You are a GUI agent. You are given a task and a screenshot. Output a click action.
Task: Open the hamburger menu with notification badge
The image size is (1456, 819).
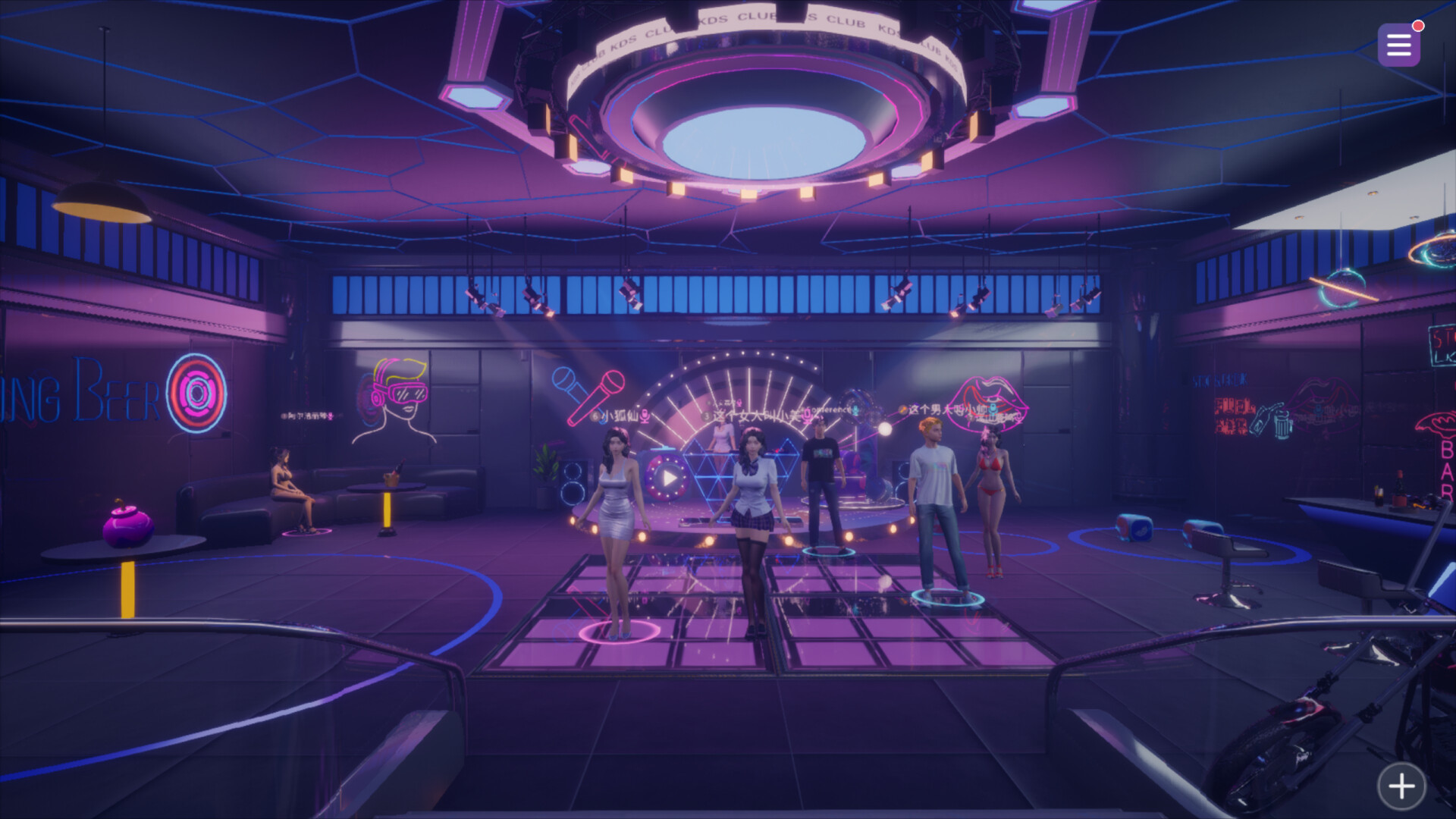(1398, 45)
